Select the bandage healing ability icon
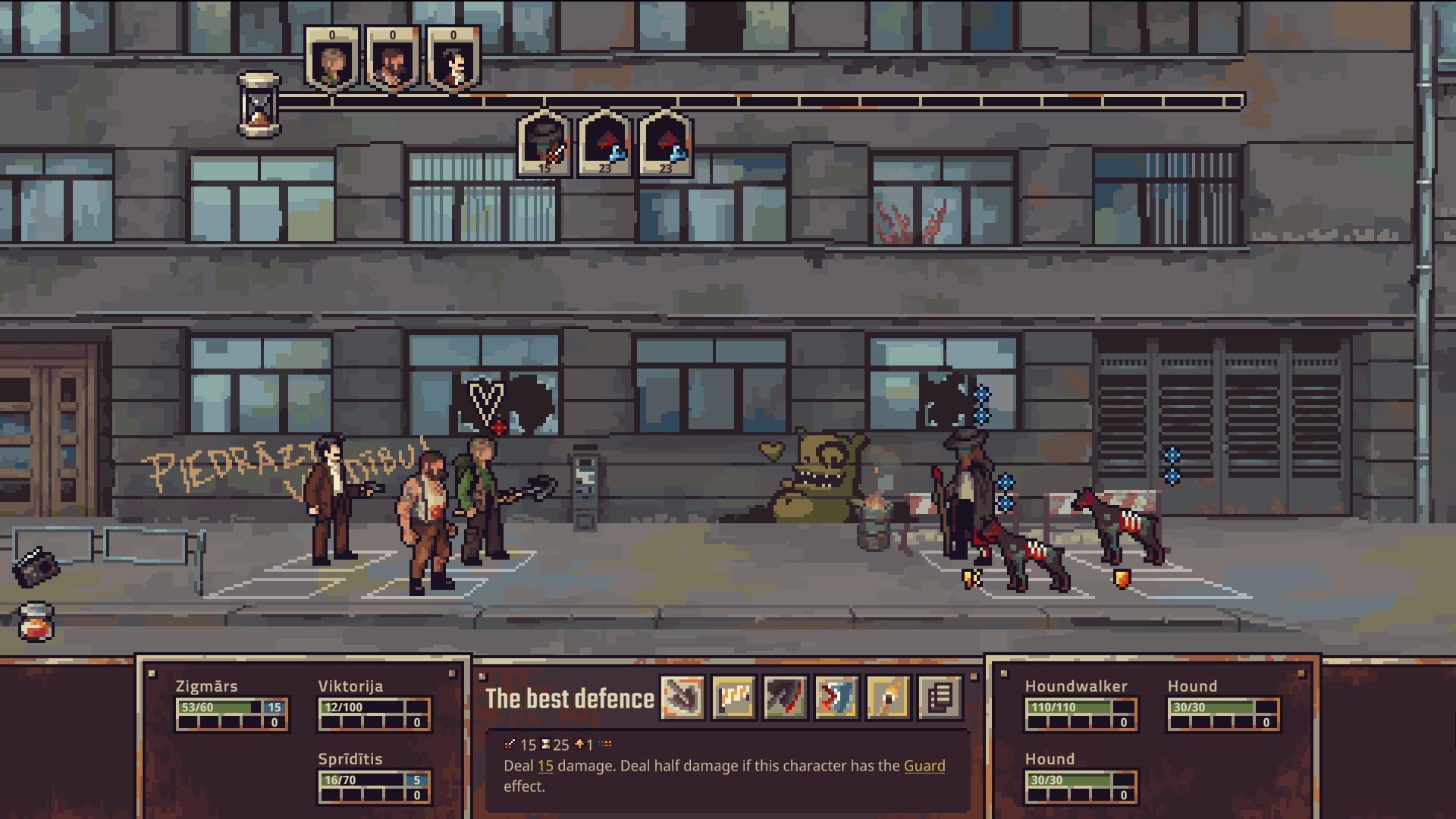Screen dimensions: 1456x819 point(733,697)
